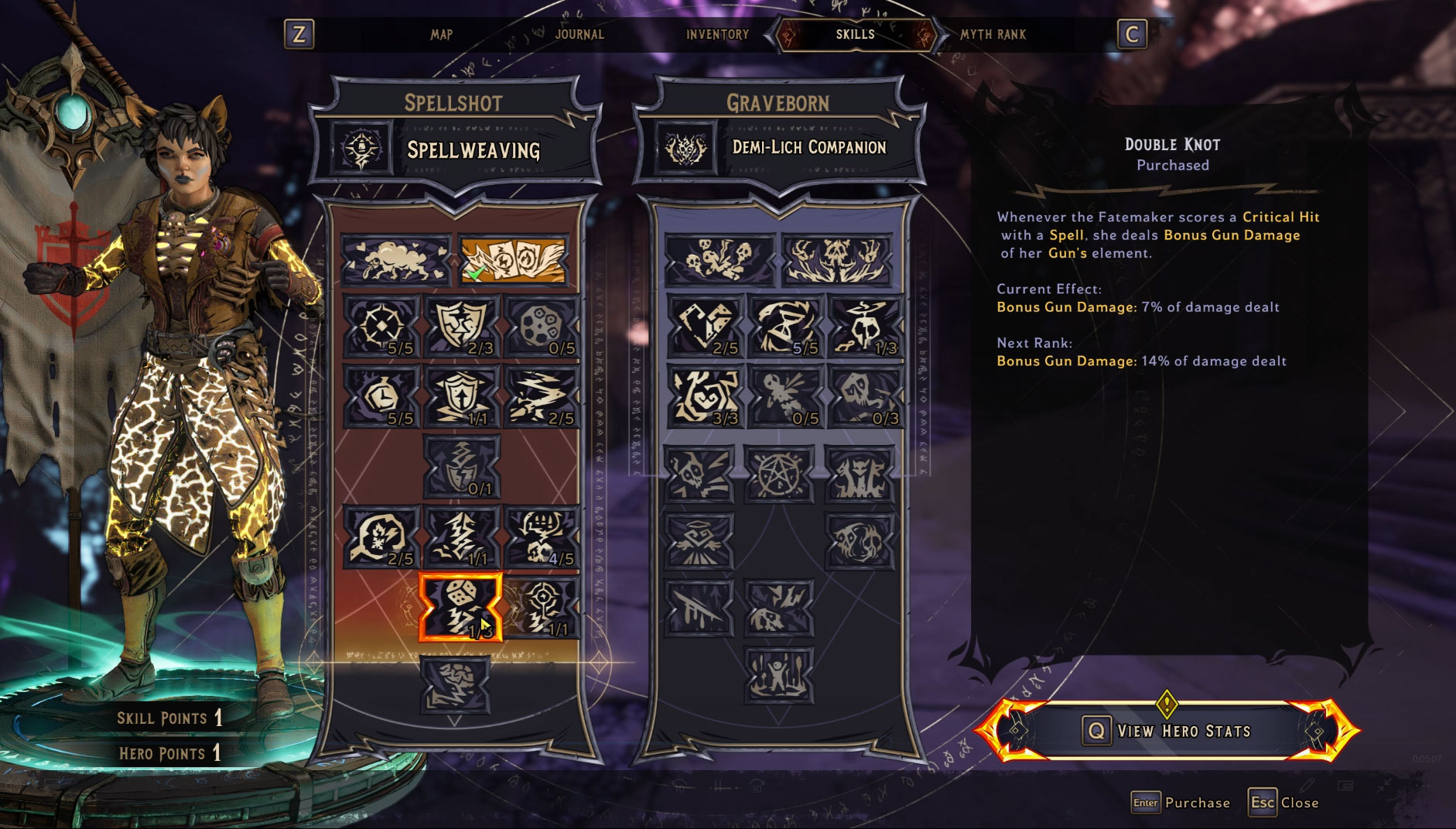Choose the Graveborn skulls action skill
Screen dimensions: 1456x829
(x=719, y=259)
